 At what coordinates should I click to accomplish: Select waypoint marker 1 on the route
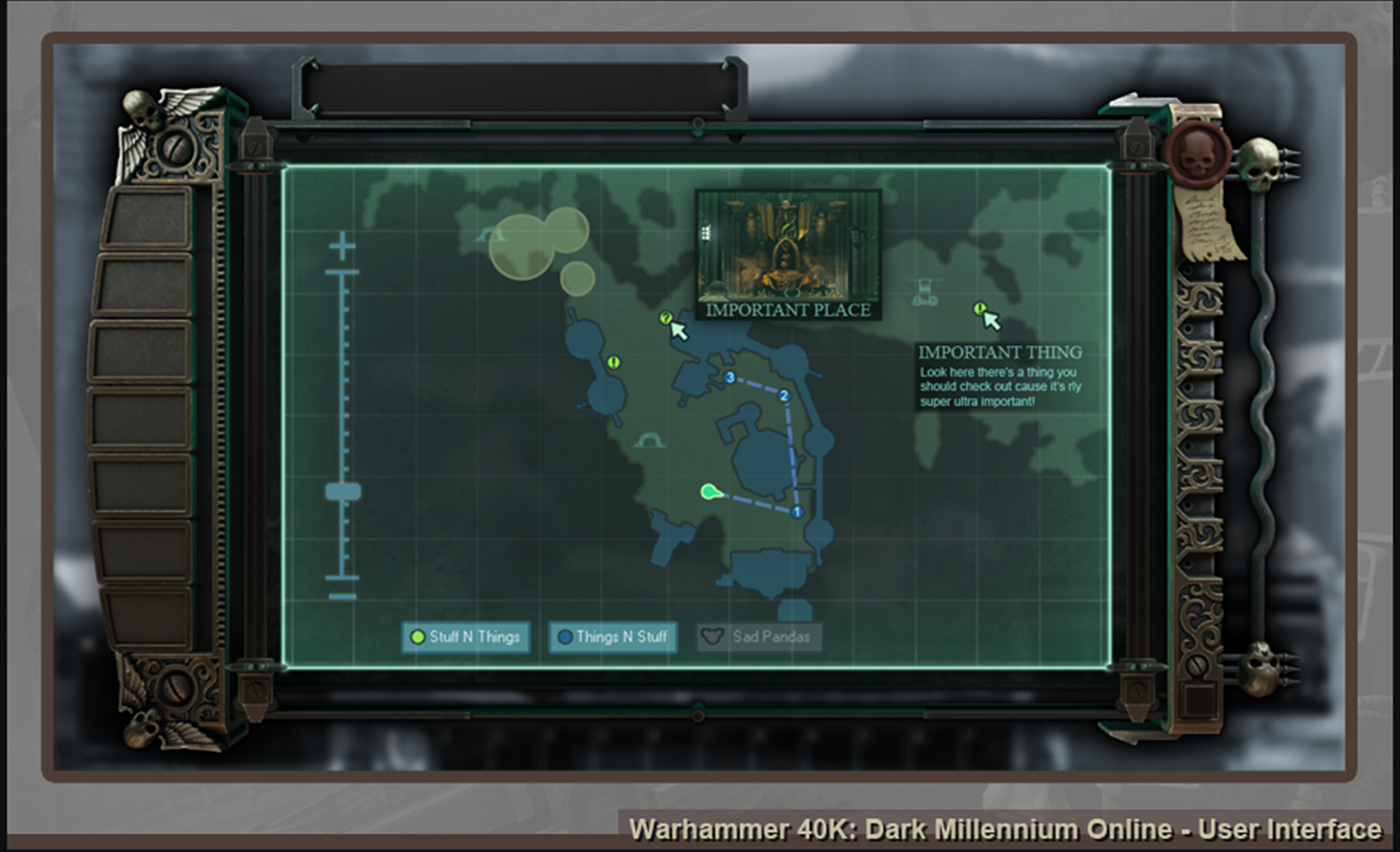click(796, 512)
